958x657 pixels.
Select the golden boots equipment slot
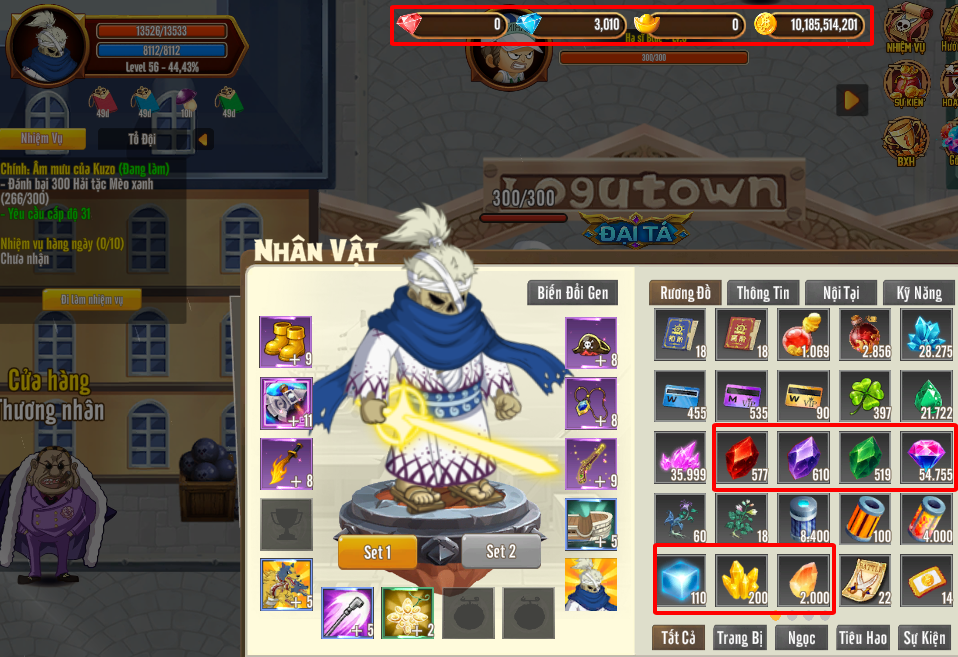coord(285,342)
